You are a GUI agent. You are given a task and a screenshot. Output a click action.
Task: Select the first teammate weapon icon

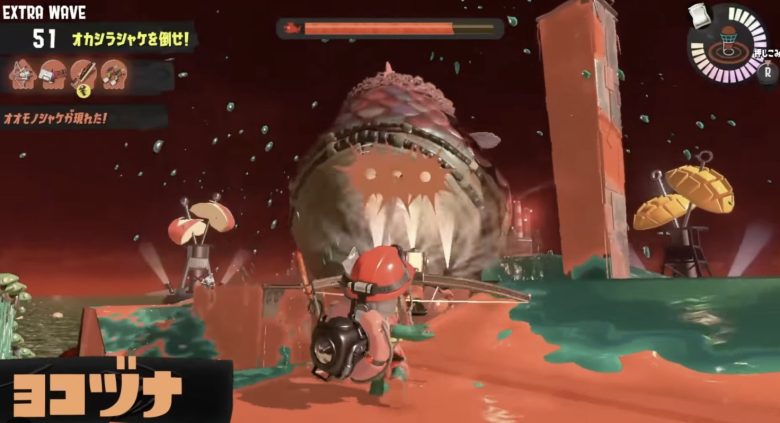pos(22,73)
